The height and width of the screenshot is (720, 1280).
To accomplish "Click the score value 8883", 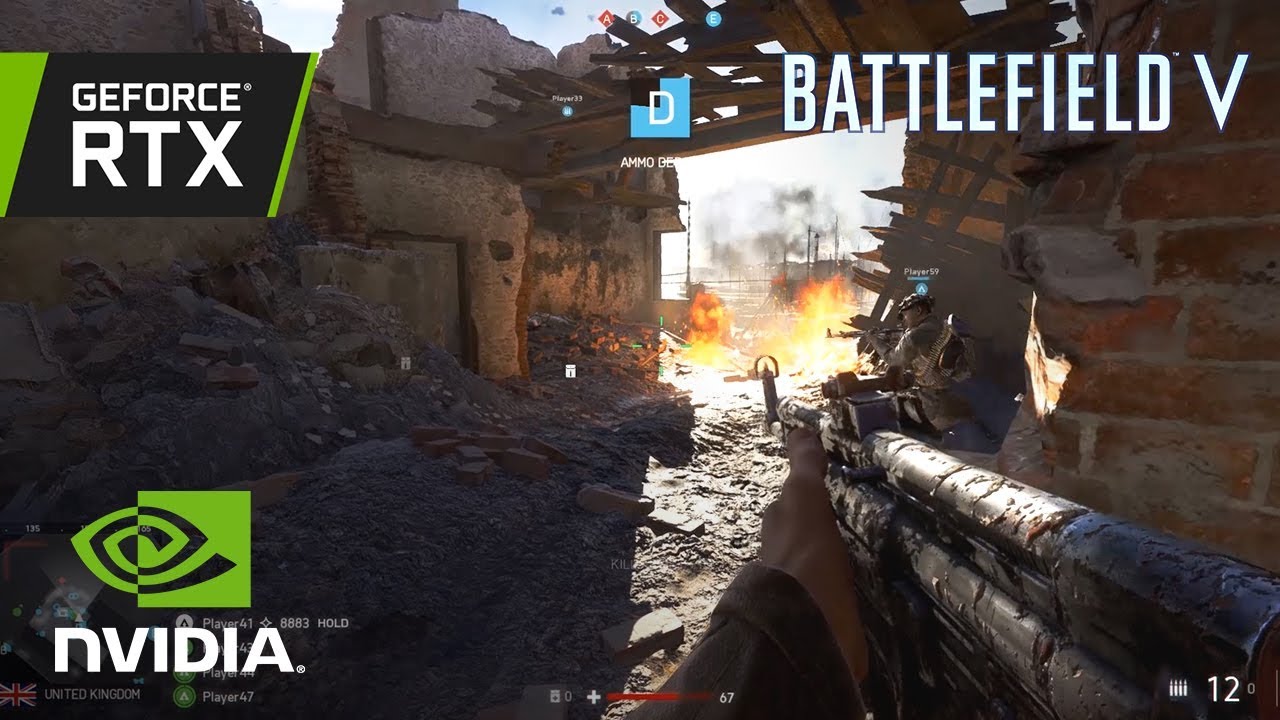I will (x=295, y=621).
